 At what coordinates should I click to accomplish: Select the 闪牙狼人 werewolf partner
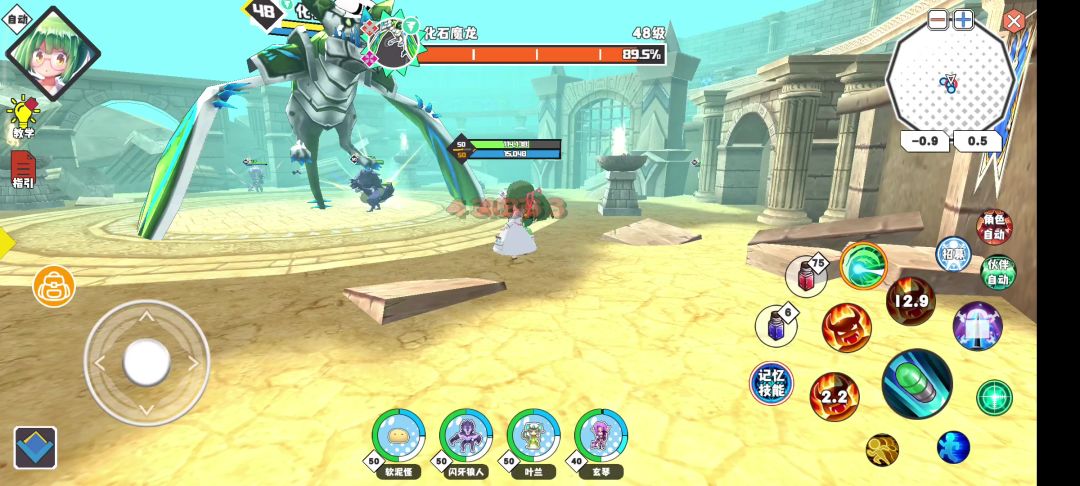[x=465, y=435]
